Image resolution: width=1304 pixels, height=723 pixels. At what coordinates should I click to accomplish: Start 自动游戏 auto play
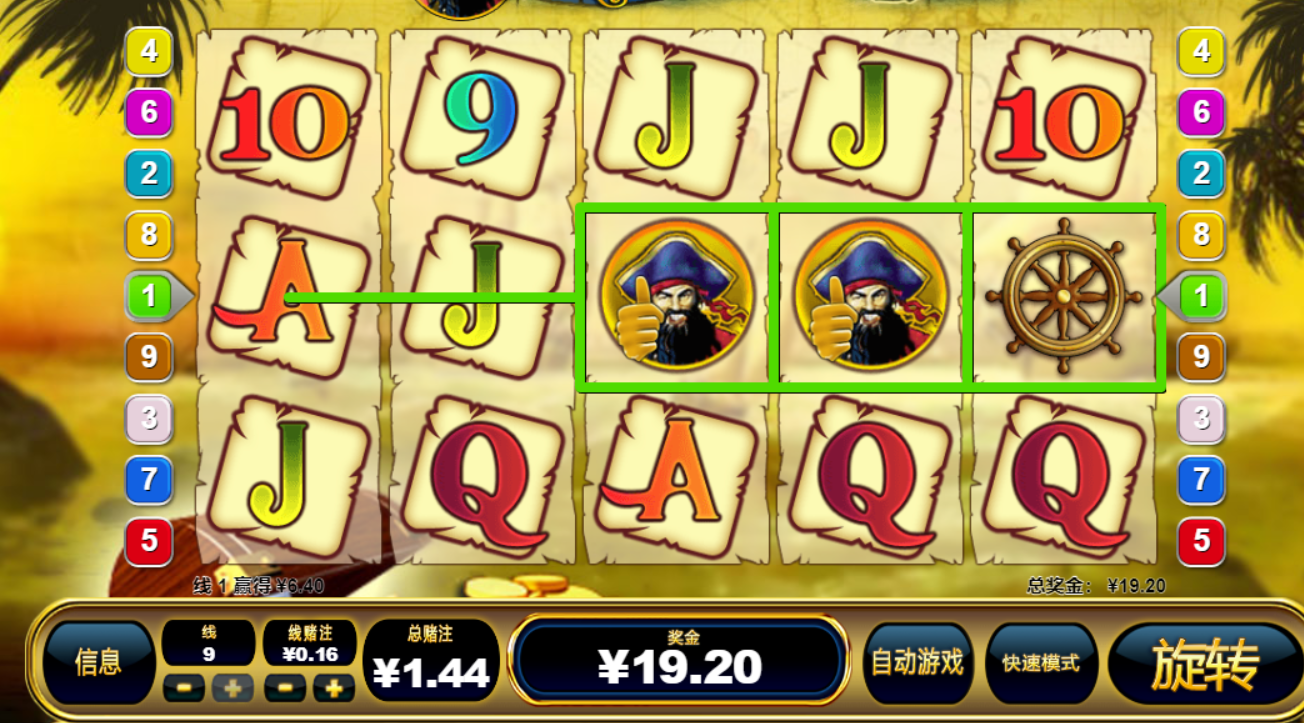(917, 662)
